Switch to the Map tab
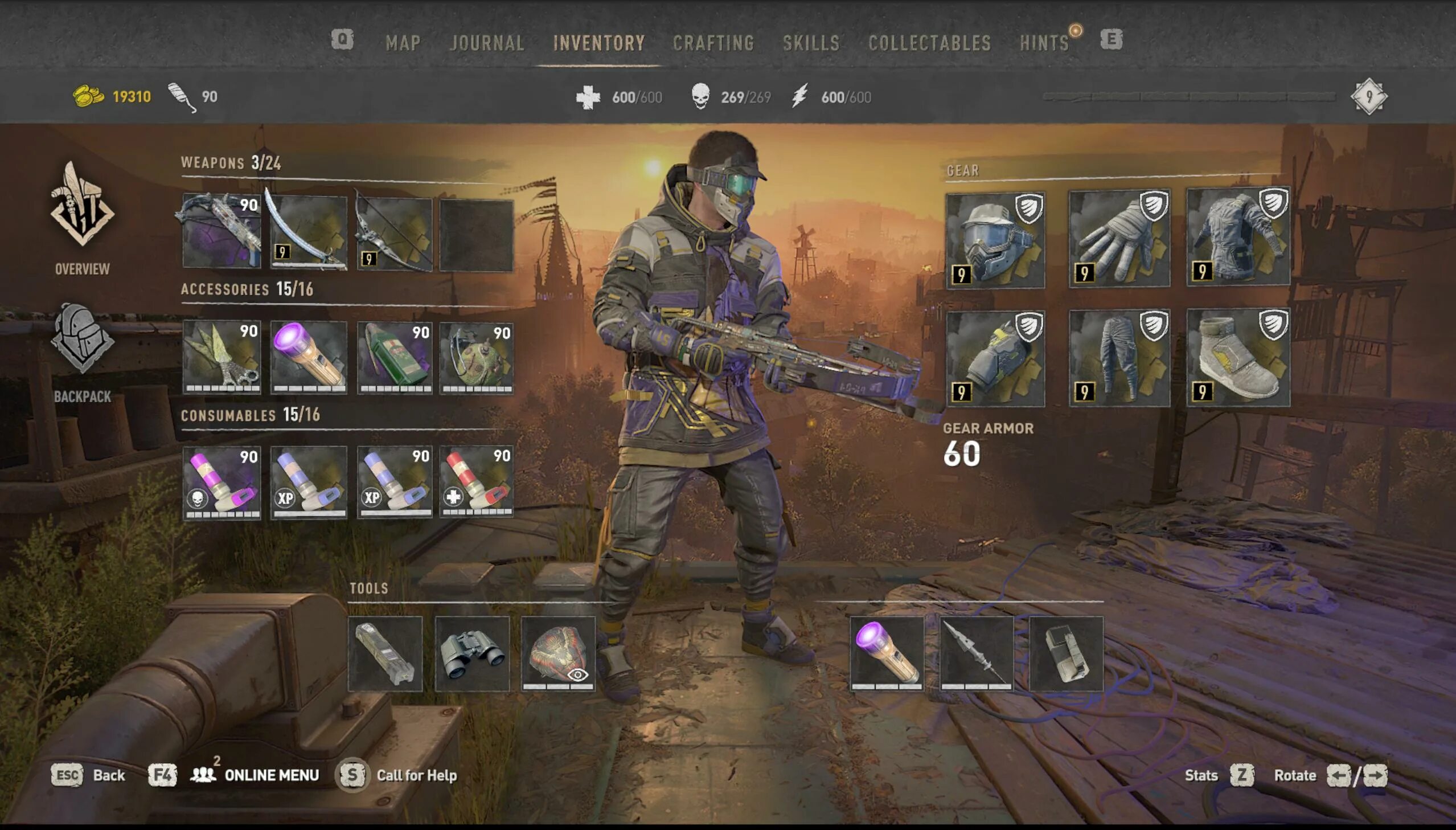 point(403,43)
